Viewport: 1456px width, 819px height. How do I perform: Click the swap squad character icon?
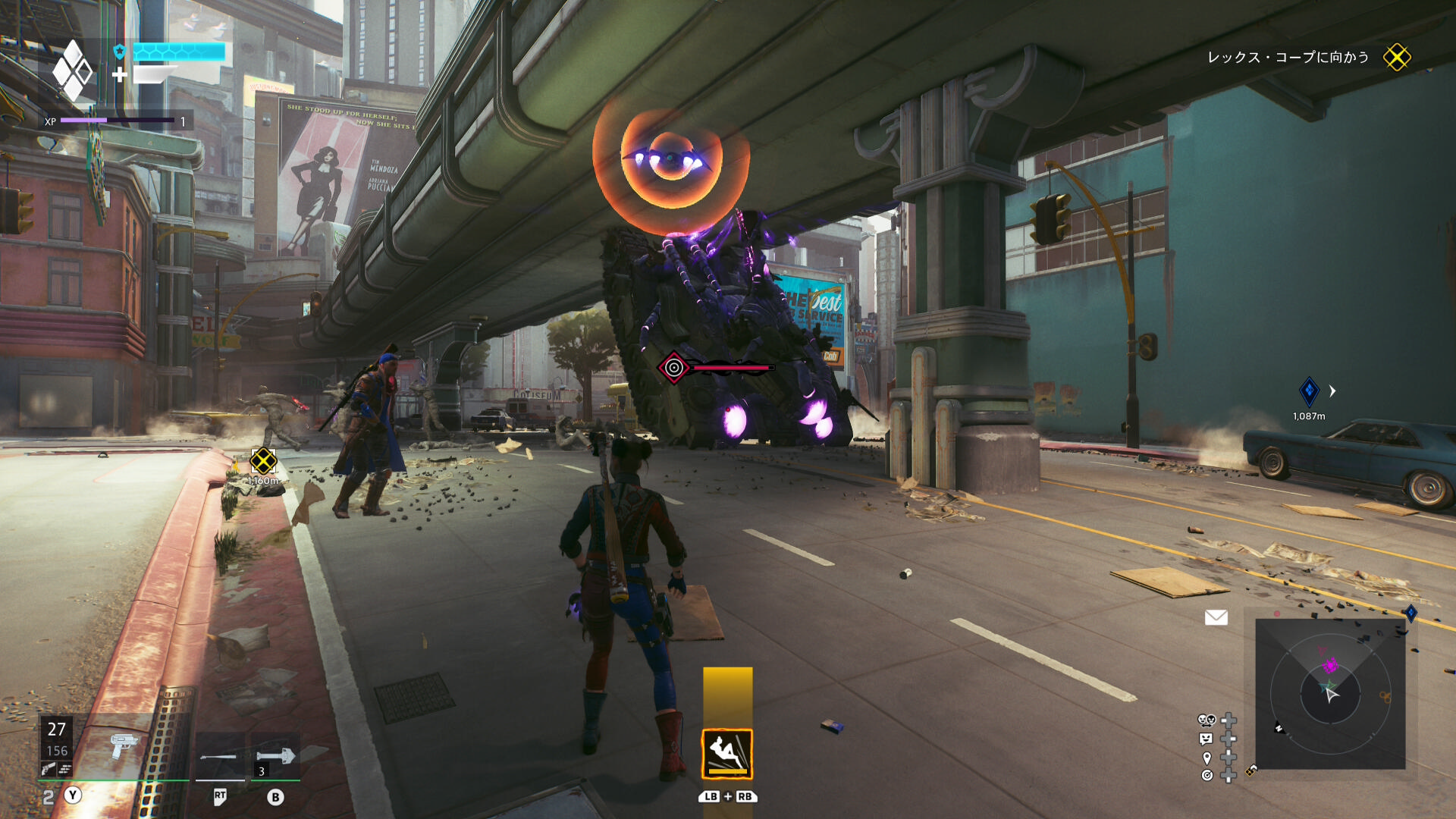(x=1206, y=720)
